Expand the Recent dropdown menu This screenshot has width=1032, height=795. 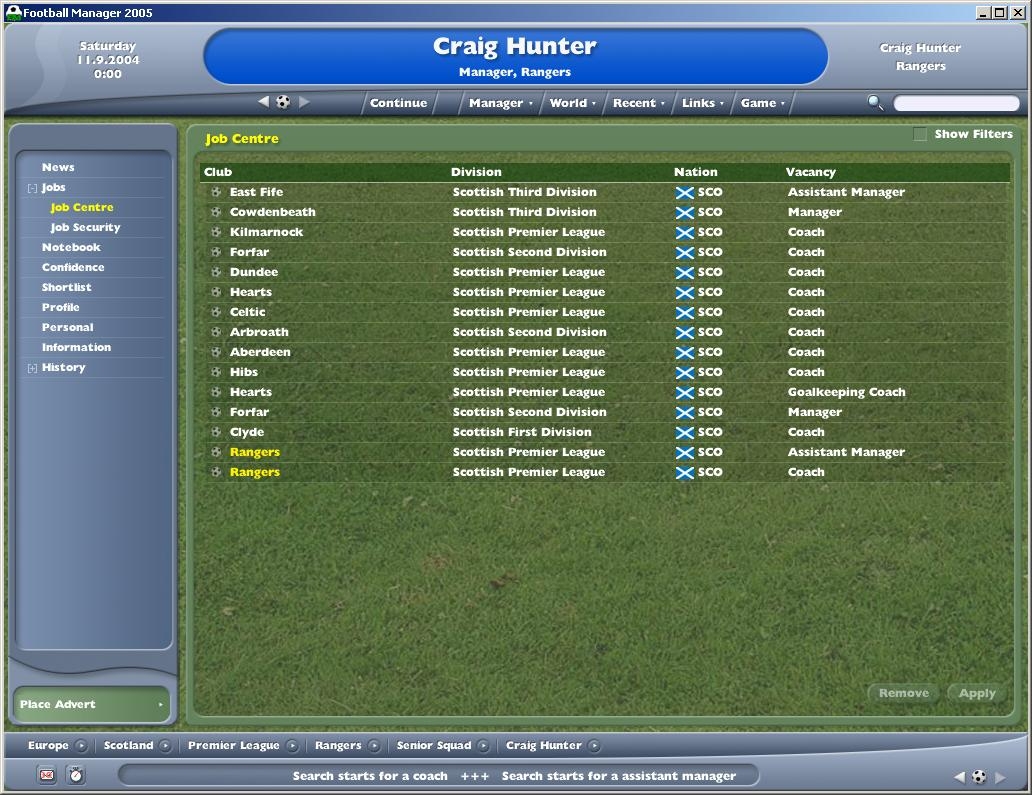[638, 103]
